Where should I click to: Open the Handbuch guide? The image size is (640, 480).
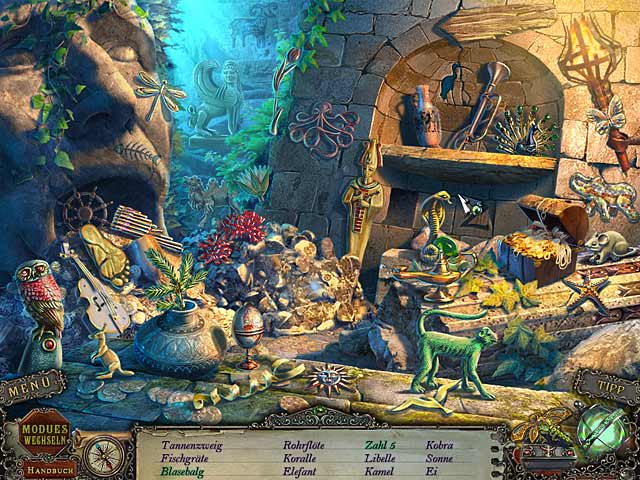pyautogui.click(x=47, y=468)
